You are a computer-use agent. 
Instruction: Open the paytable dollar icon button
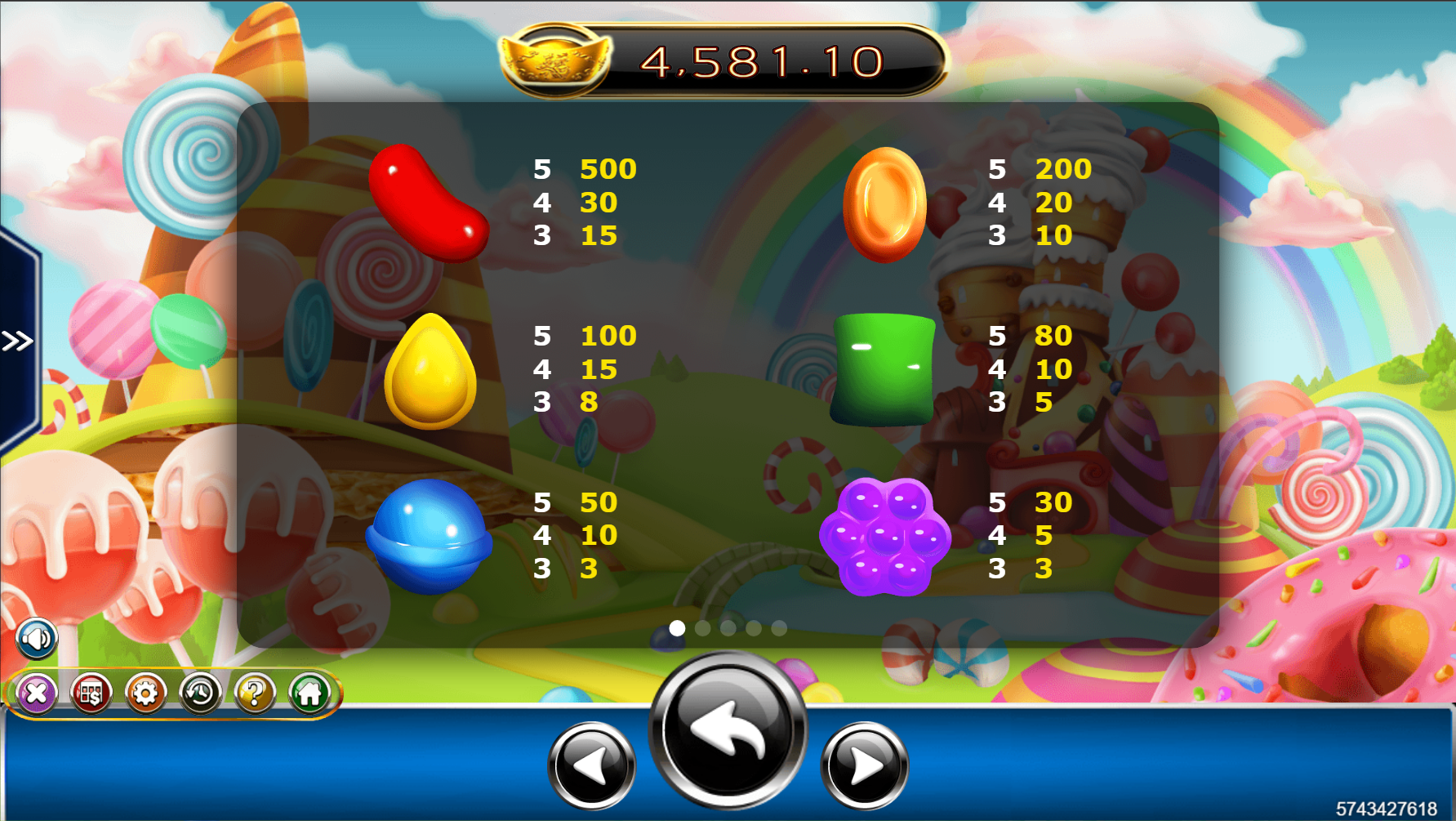91,694
